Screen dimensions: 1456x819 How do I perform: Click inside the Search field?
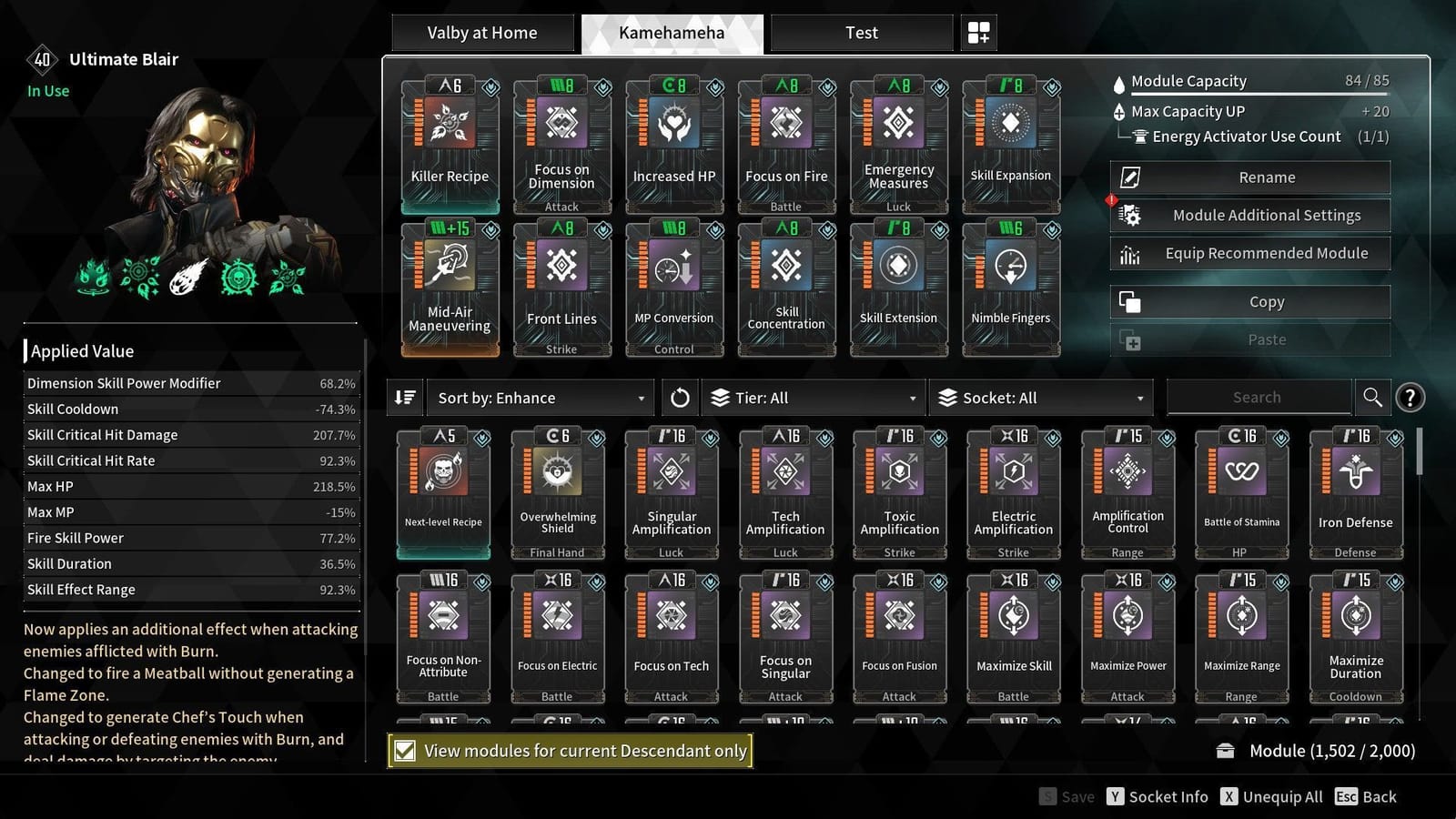click(1258, 397)
